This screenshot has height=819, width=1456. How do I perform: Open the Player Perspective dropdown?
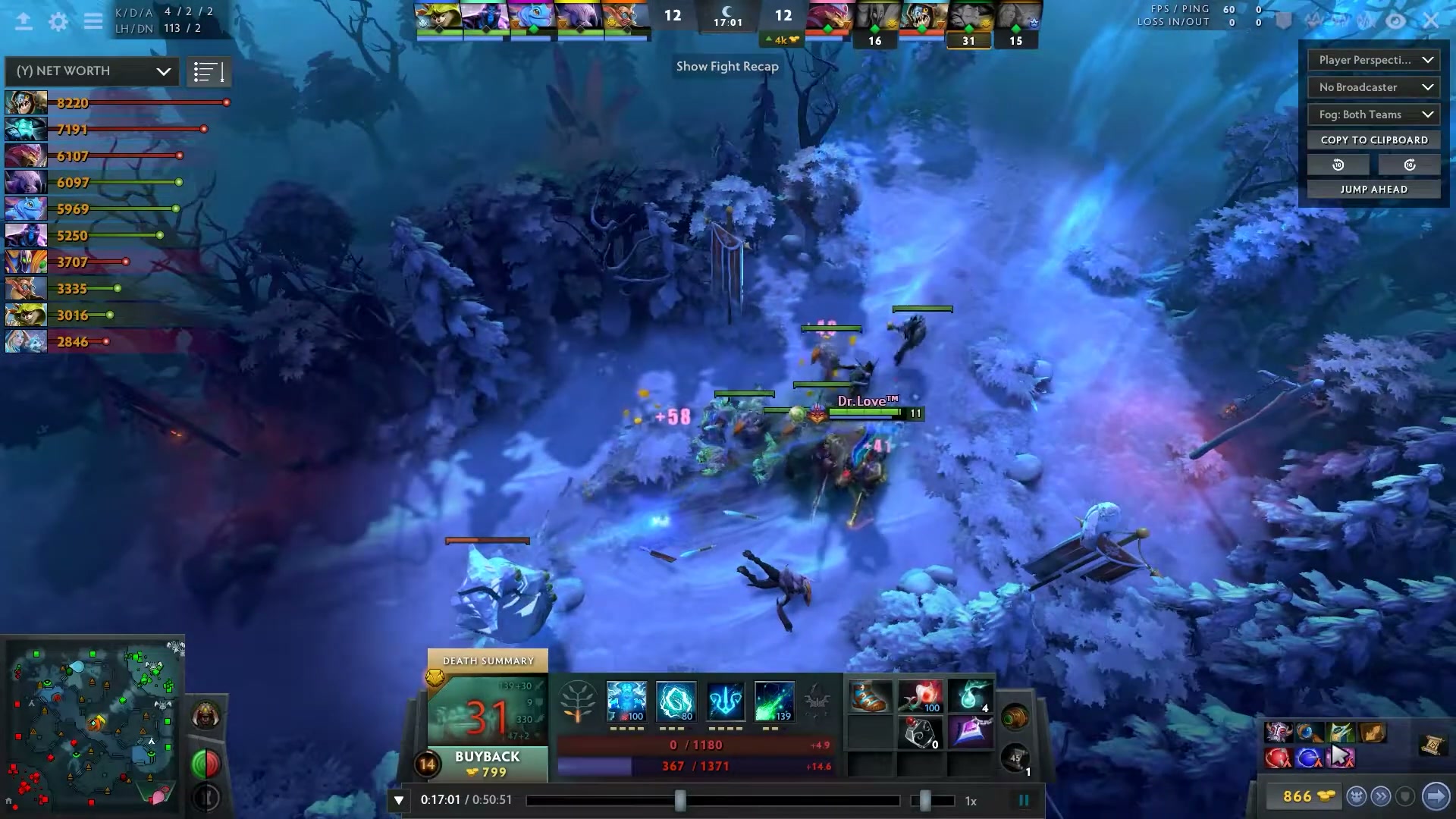pyautogui.click(x=1373, y=60)
